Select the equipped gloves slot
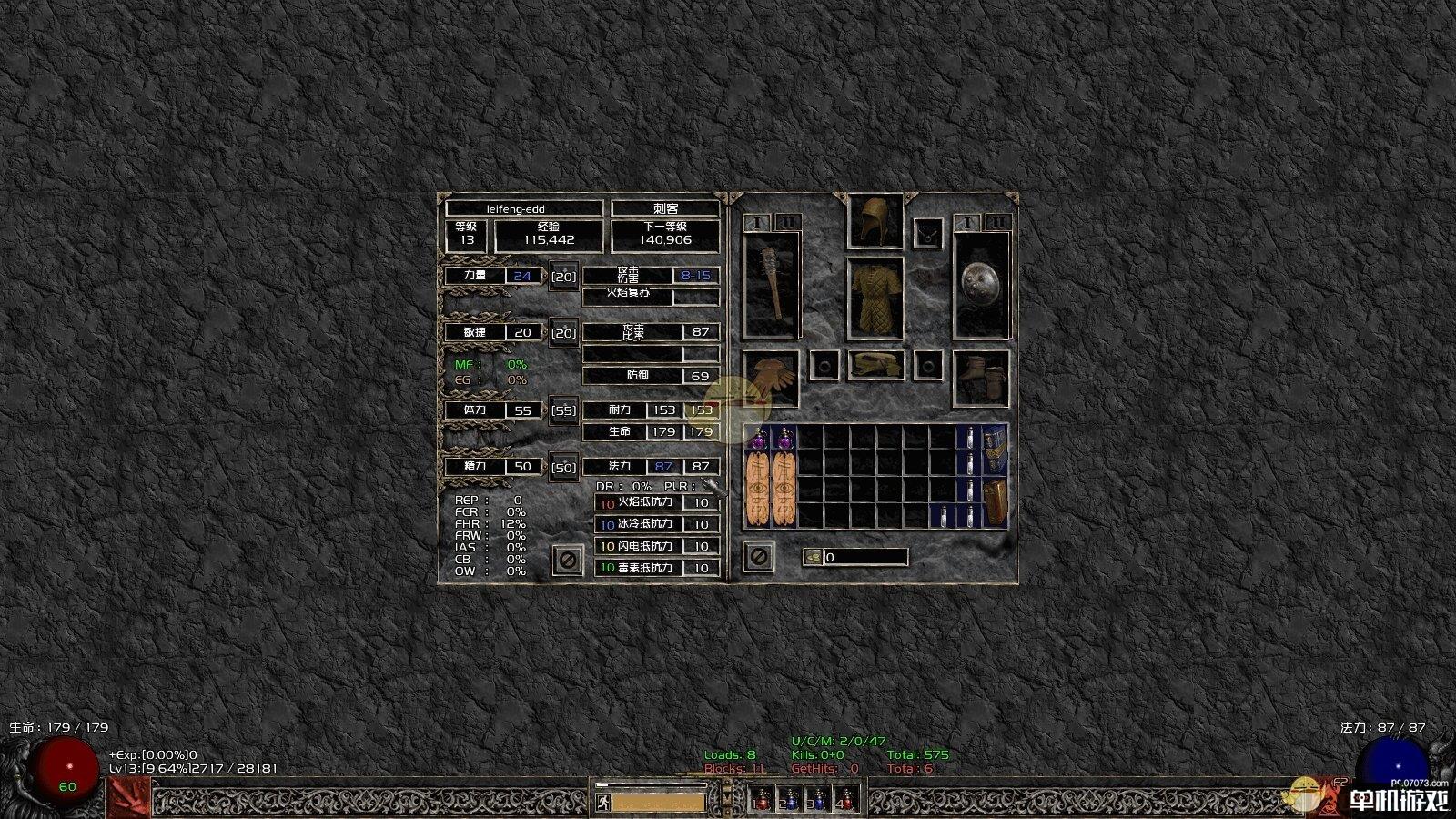 (771, 378)
